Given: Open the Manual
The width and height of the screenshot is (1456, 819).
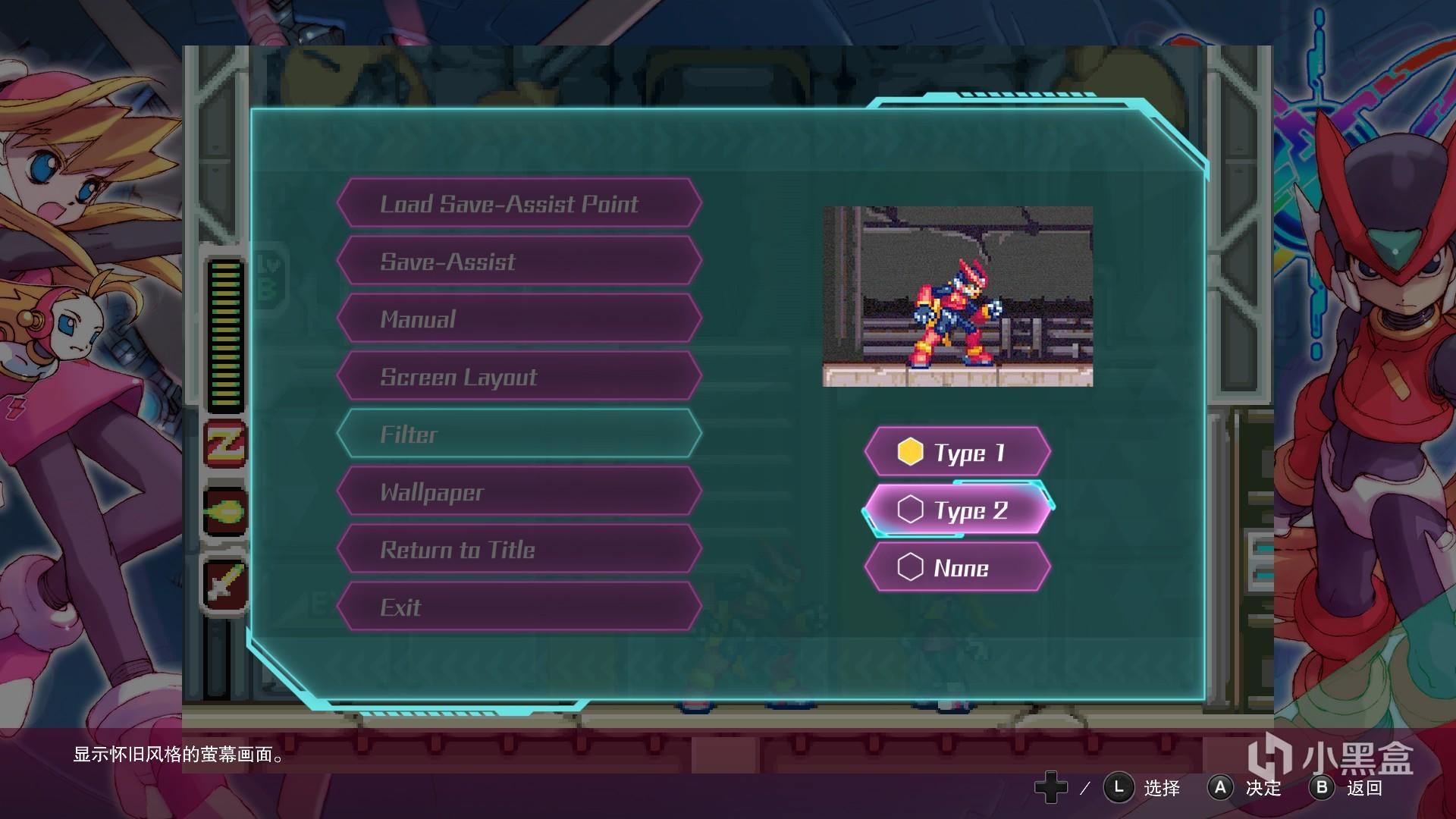Looking at the screenshot, I should [x=519, y=318].
